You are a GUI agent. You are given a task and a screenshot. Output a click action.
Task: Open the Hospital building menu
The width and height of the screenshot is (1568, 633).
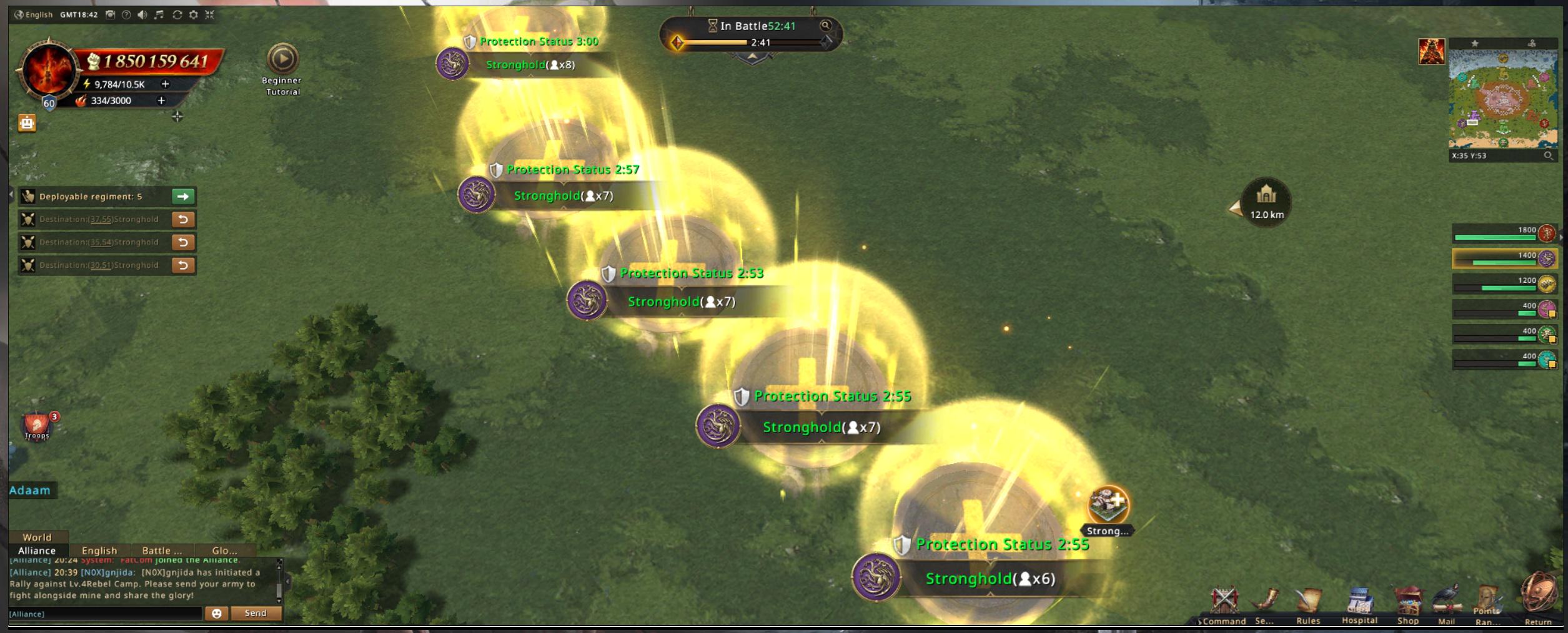[1359, 605]
